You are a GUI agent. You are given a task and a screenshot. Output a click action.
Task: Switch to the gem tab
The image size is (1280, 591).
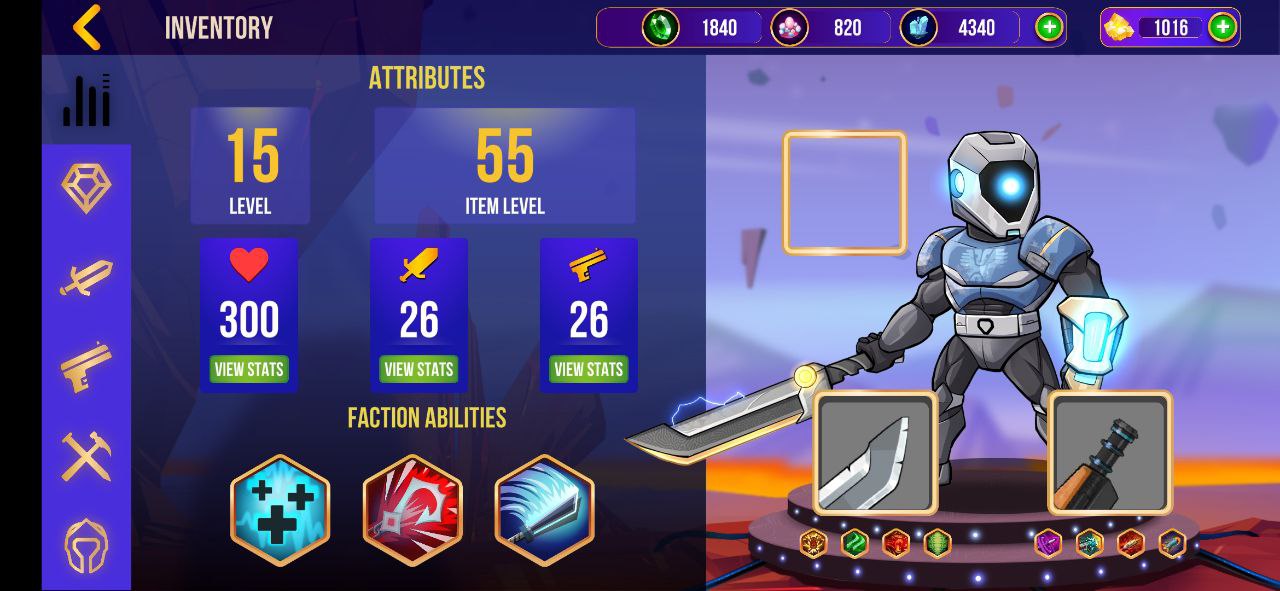click(86, 187)
